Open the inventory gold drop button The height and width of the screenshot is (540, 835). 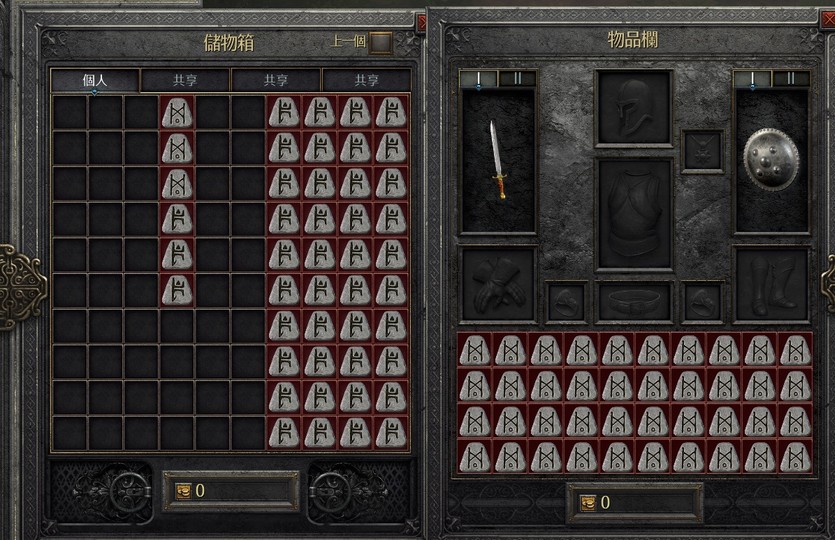(588, 503)
